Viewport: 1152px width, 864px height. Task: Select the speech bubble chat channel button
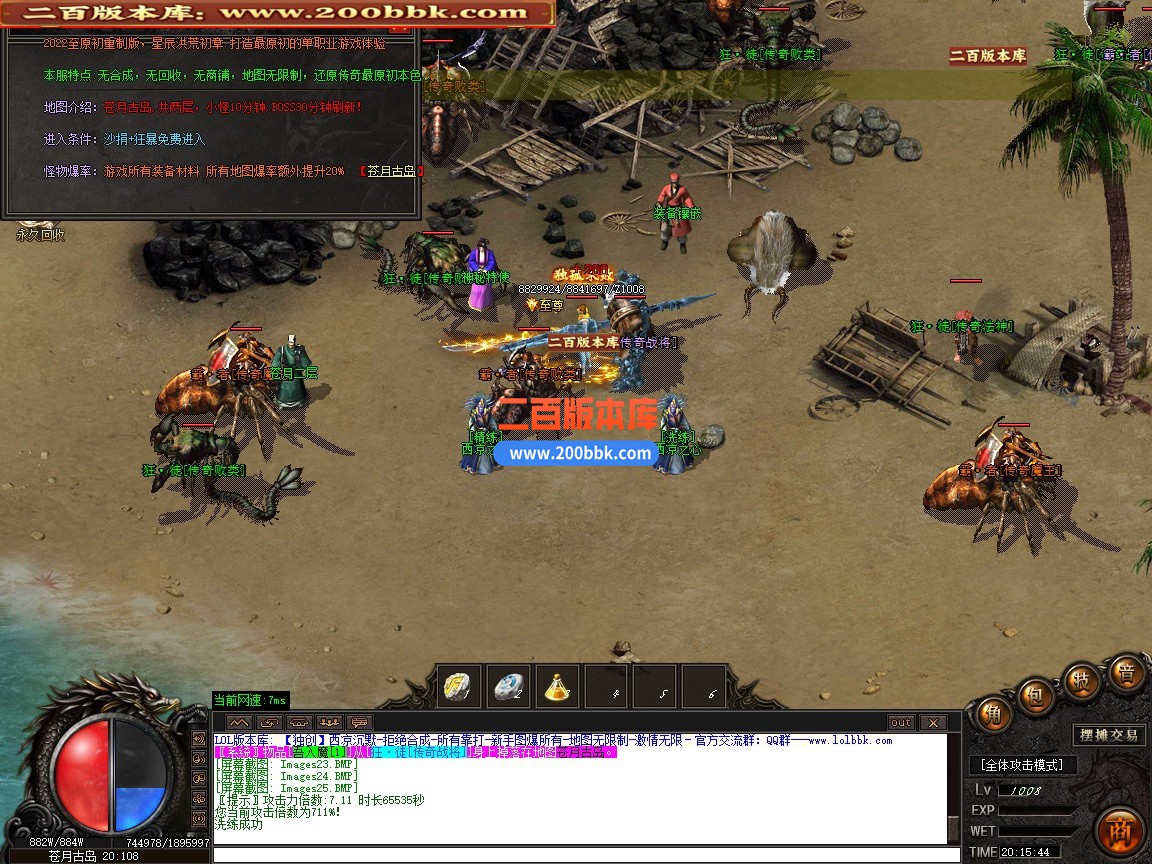point(358,722)
